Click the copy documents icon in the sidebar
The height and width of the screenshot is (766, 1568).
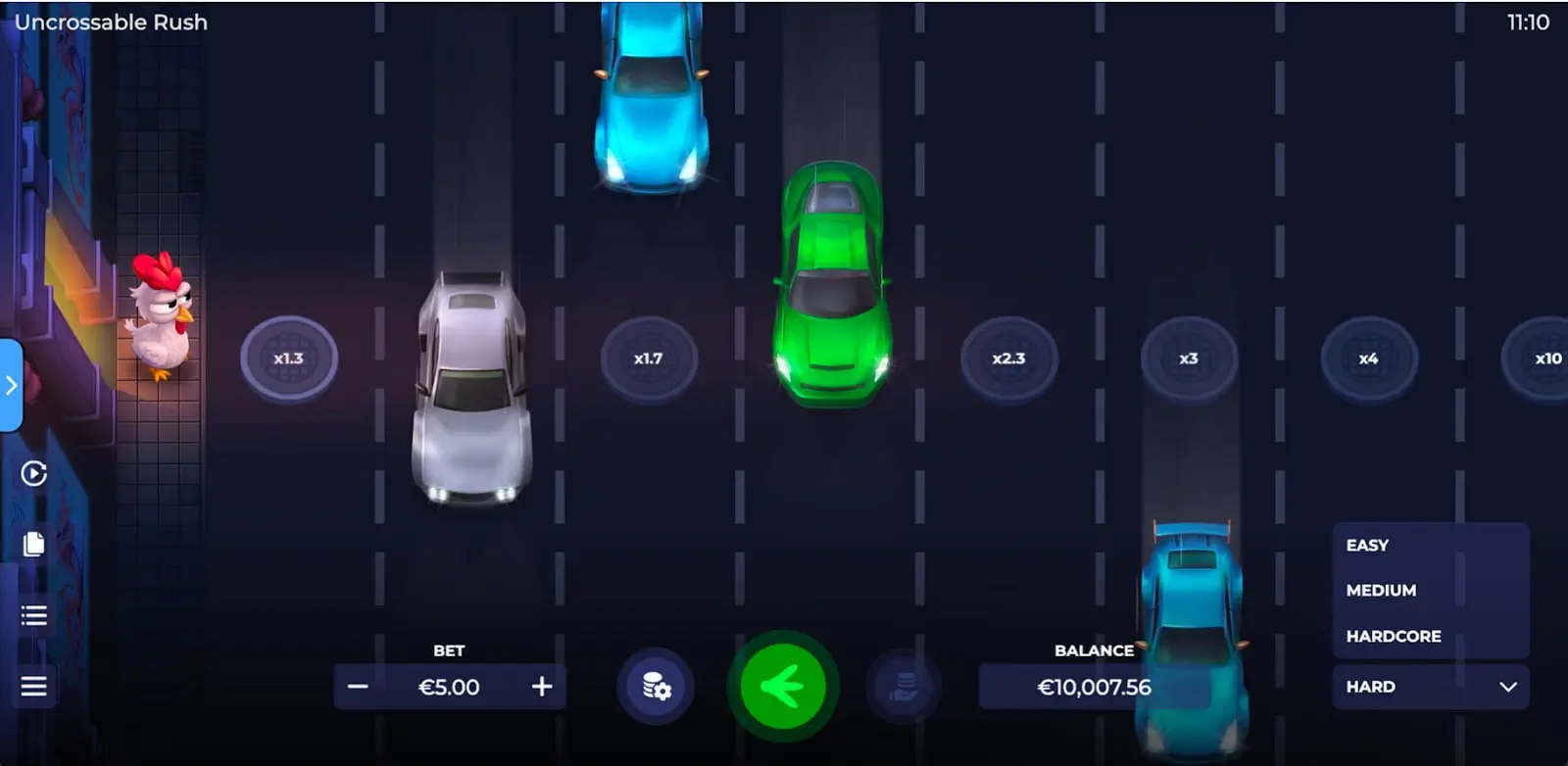coord(32,545)
